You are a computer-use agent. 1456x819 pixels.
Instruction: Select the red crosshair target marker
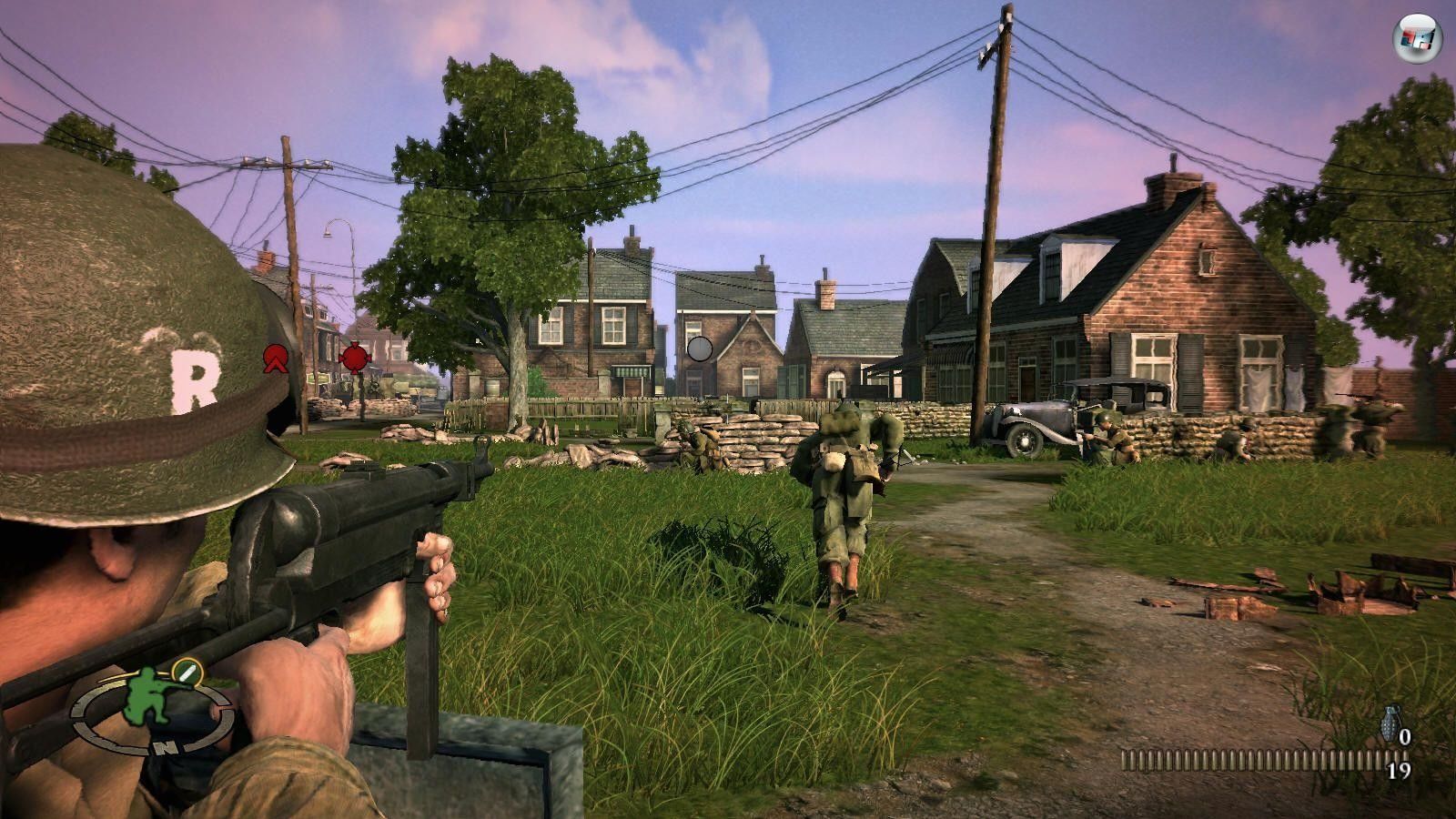(354, 357)
